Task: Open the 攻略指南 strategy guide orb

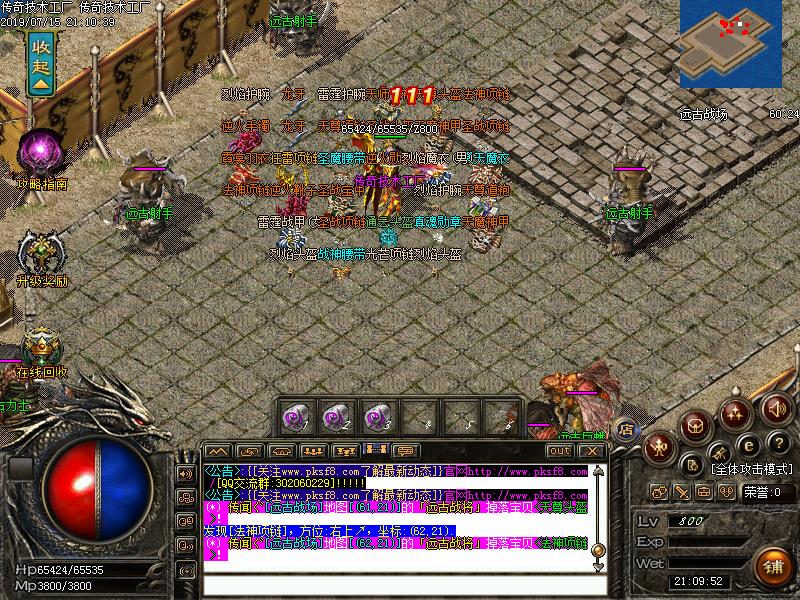Action: [42, 153]
